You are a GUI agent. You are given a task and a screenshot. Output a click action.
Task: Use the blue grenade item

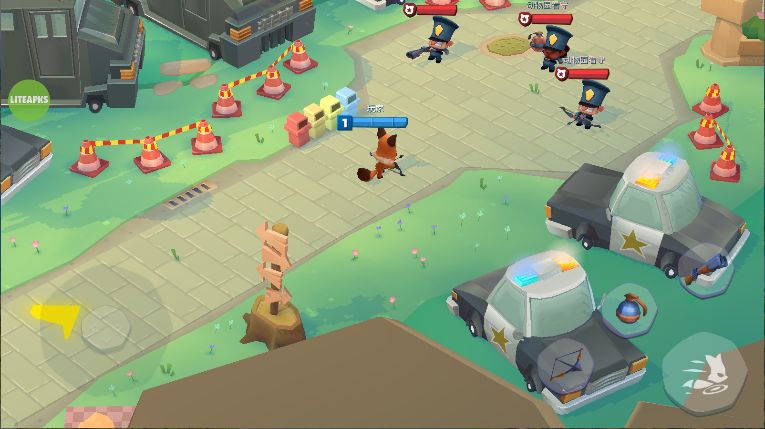(629, 310)
